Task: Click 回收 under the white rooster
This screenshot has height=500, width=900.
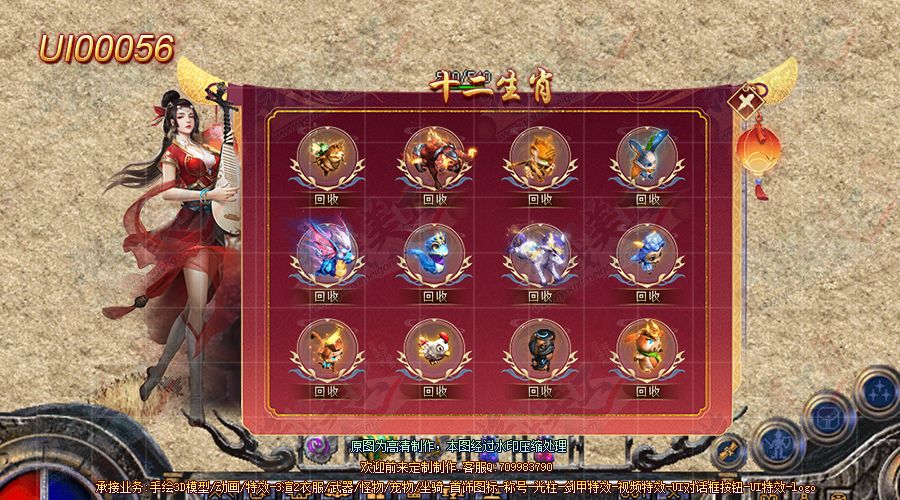Action: click(434, 391)
